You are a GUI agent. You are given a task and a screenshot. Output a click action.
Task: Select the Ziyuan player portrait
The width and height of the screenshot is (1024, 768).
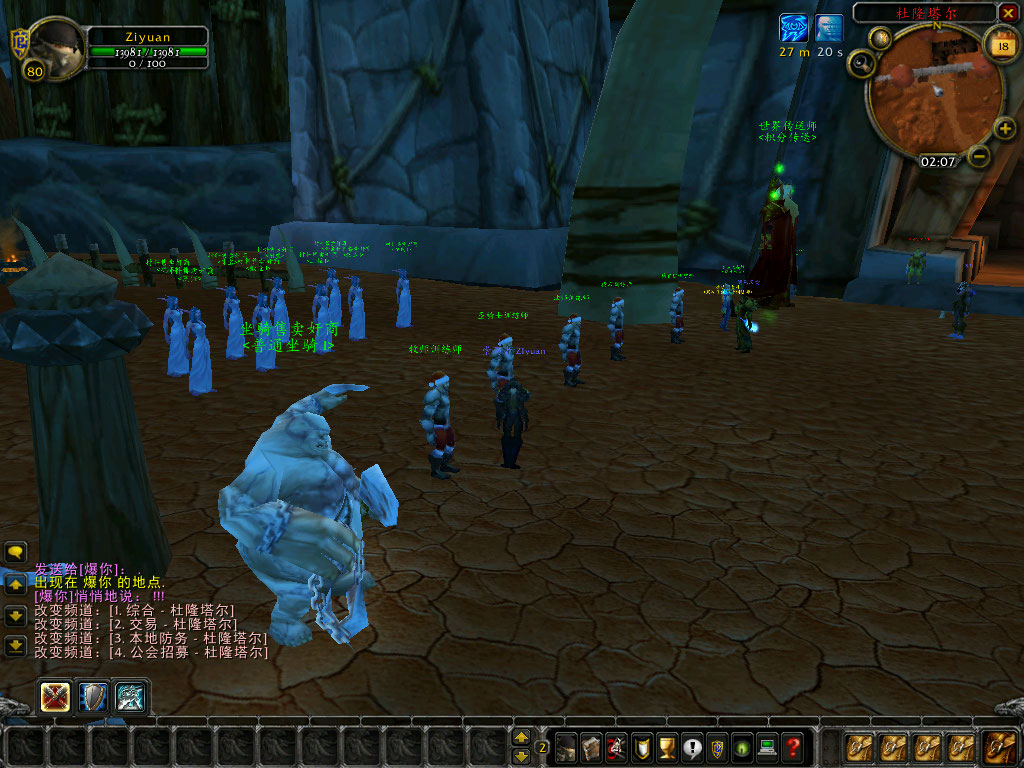[54, 46]
